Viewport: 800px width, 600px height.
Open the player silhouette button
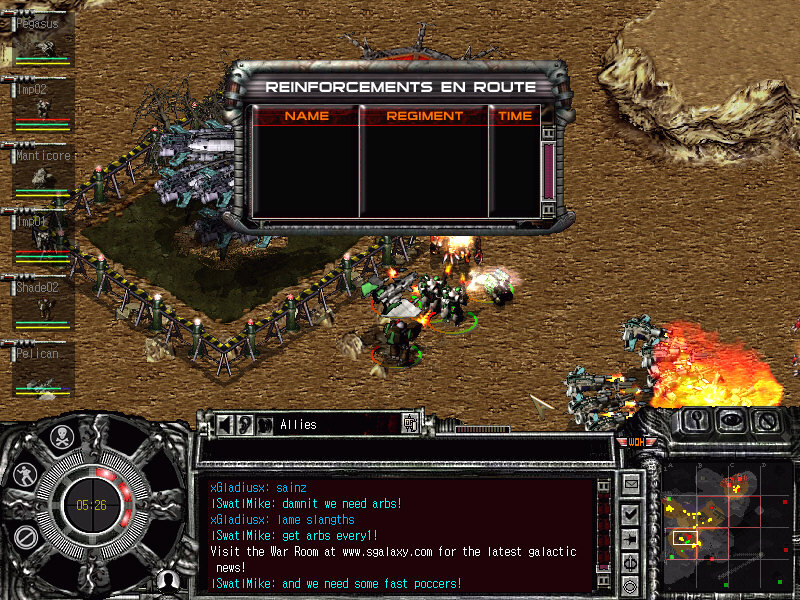coord(170,579)
